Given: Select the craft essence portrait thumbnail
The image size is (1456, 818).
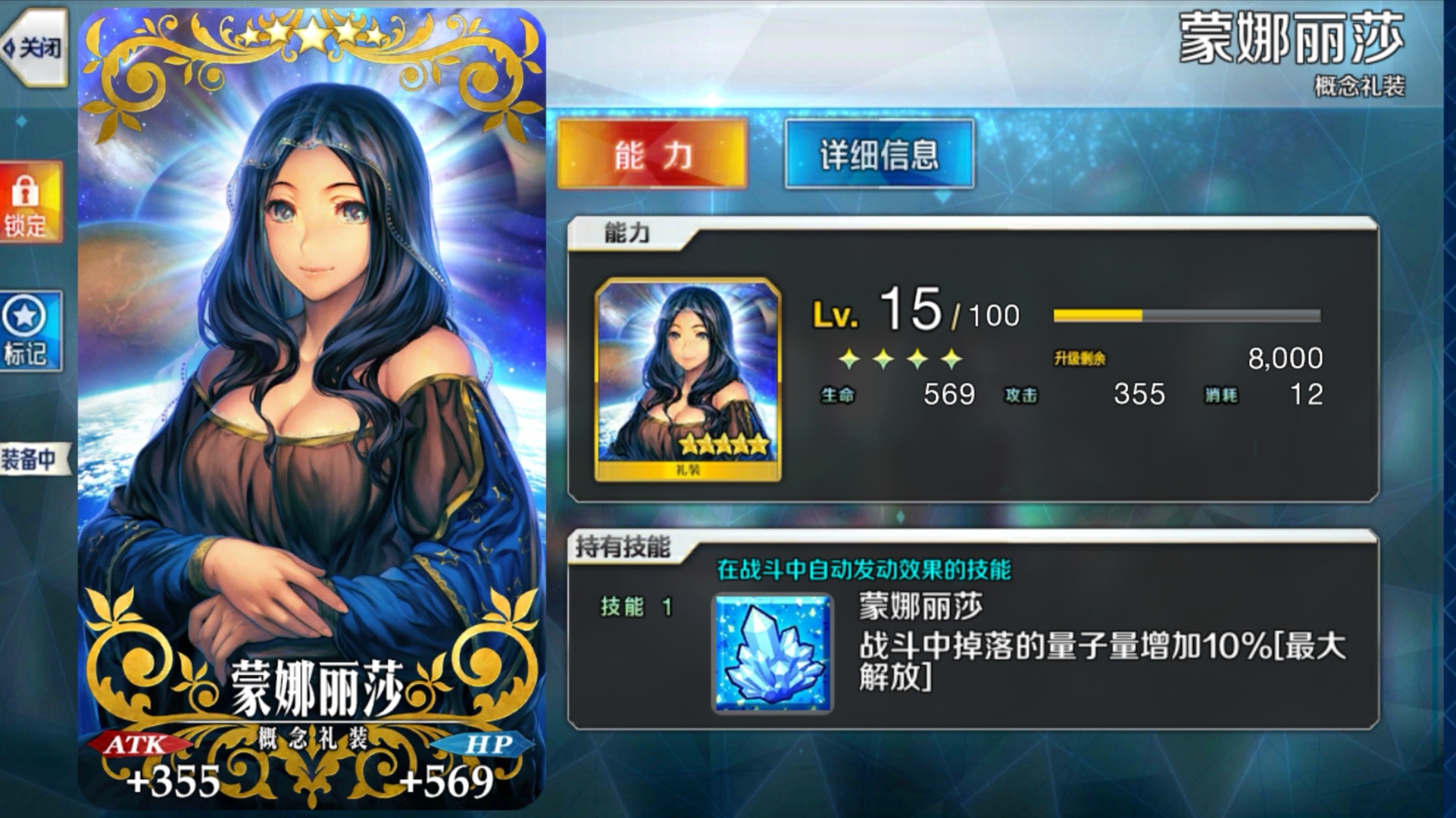Looking at the screenshot, I should click(686, 371).
